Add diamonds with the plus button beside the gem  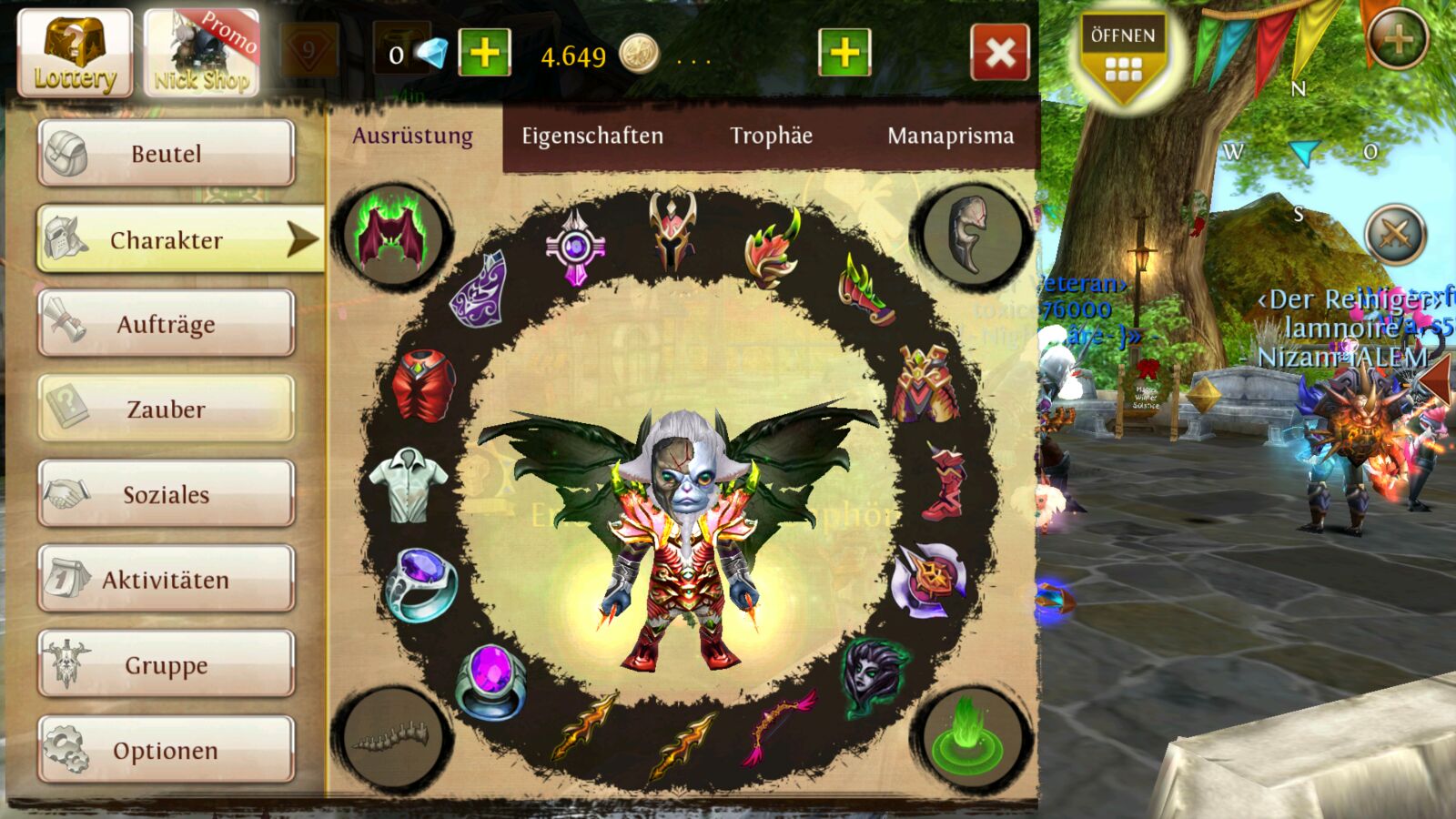(484, 53)
